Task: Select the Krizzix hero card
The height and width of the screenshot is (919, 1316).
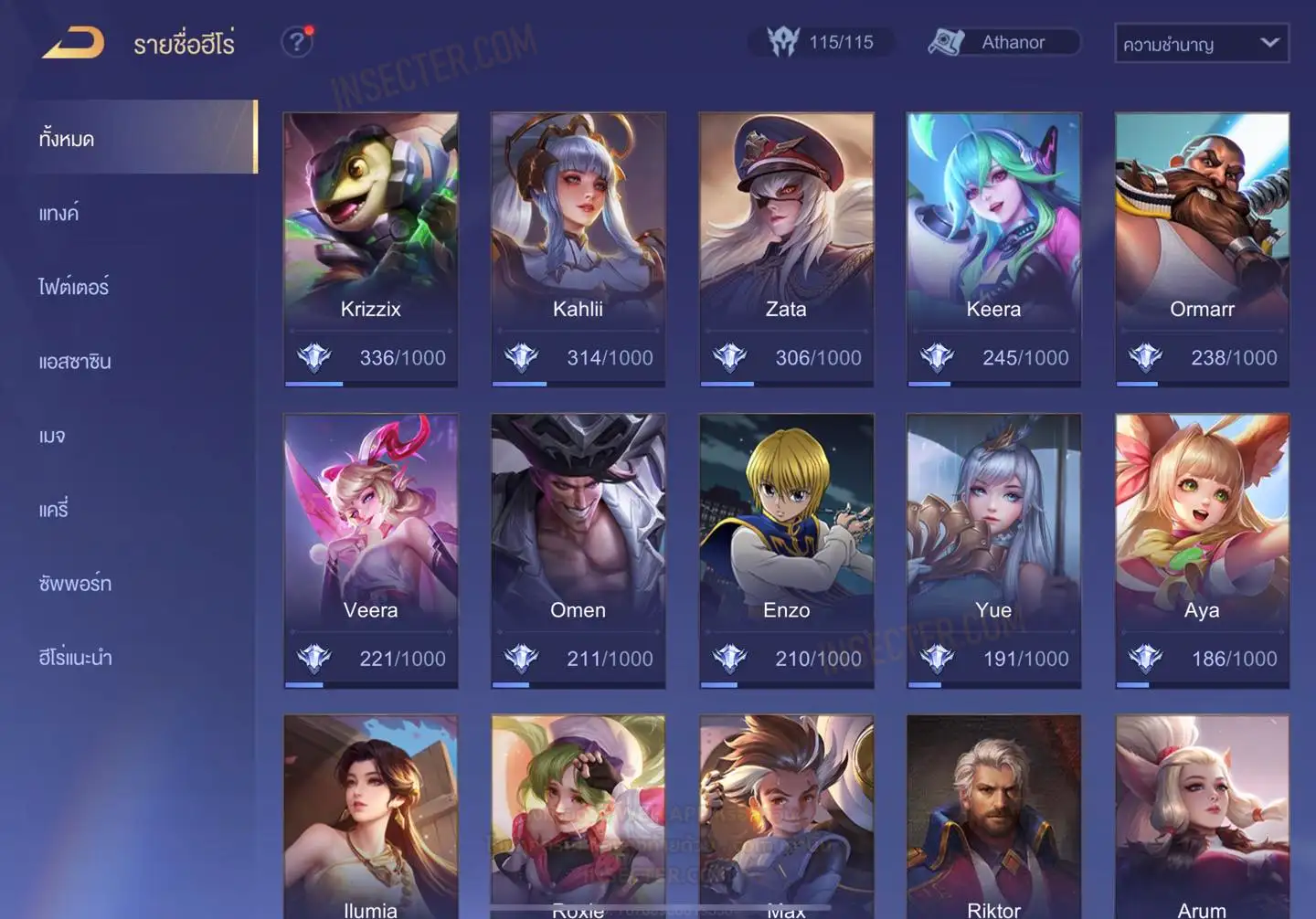Action: coord(370,248)
